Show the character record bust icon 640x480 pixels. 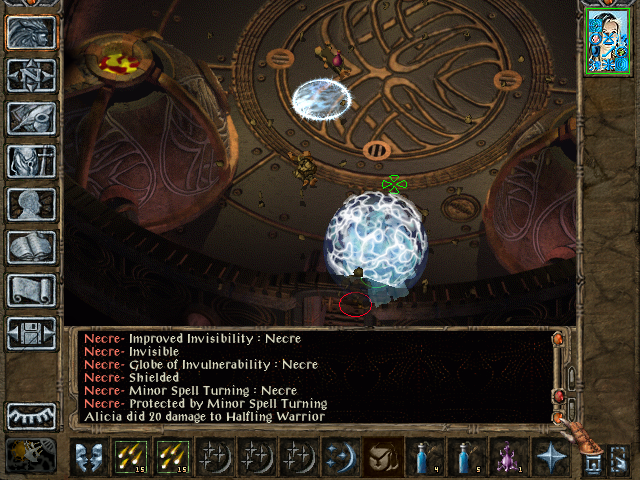coord(31,204)
